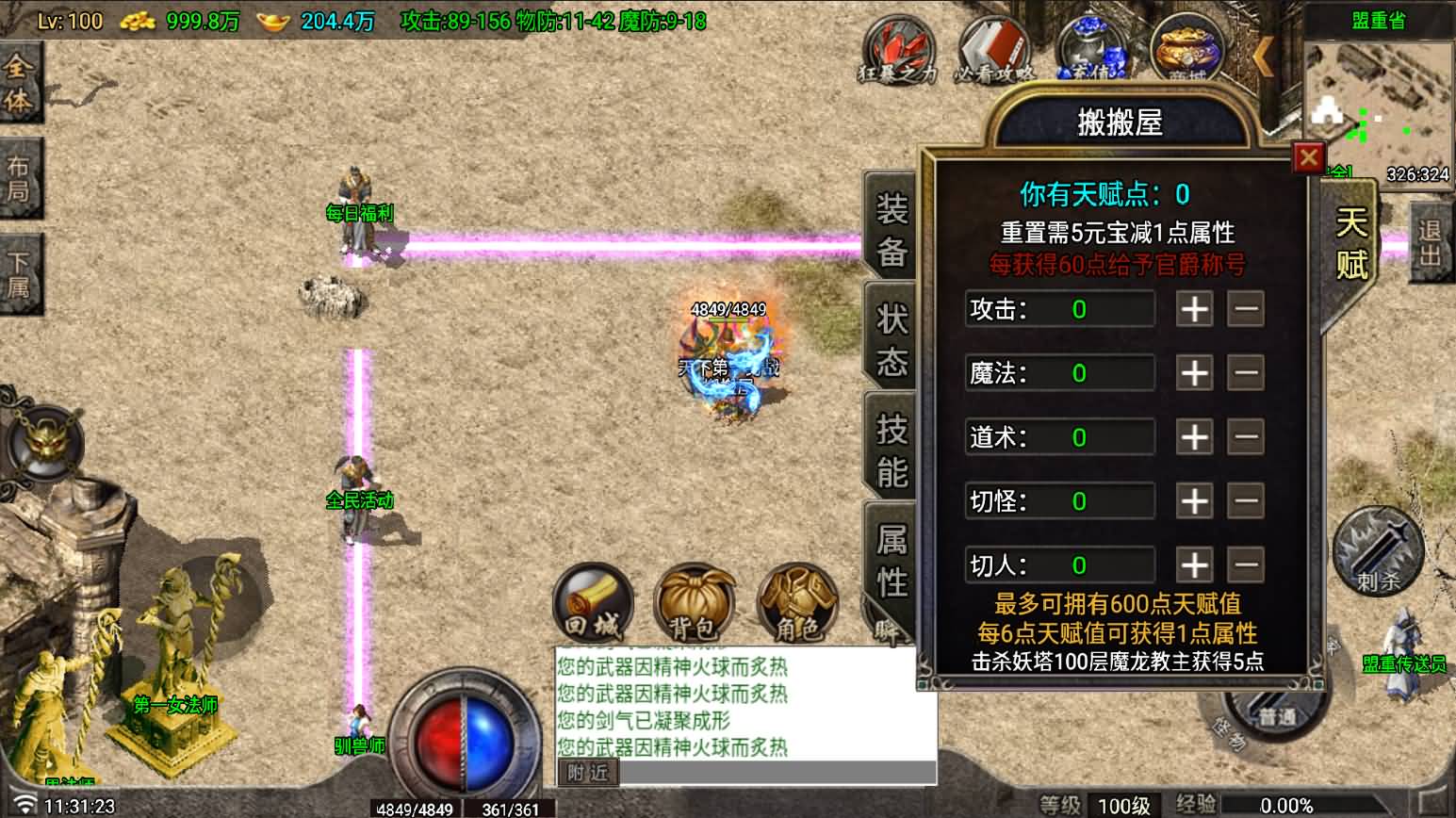
Task: Collapse the minimap with the arrow chevron
Action: [x=1263, y=54]
